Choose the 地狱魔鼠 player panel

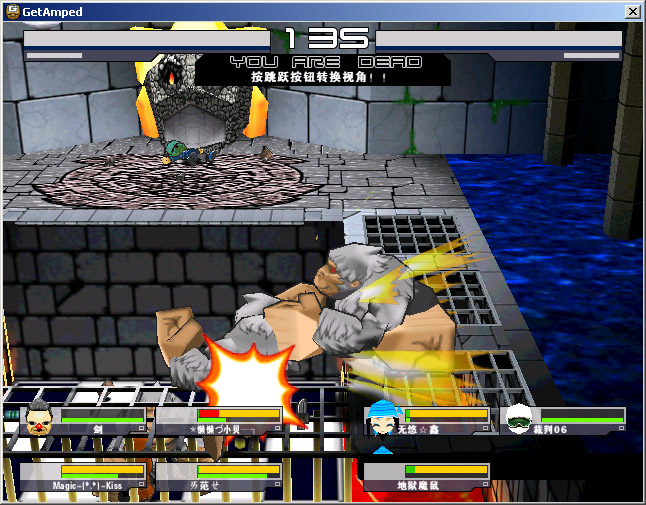[428, 476]
